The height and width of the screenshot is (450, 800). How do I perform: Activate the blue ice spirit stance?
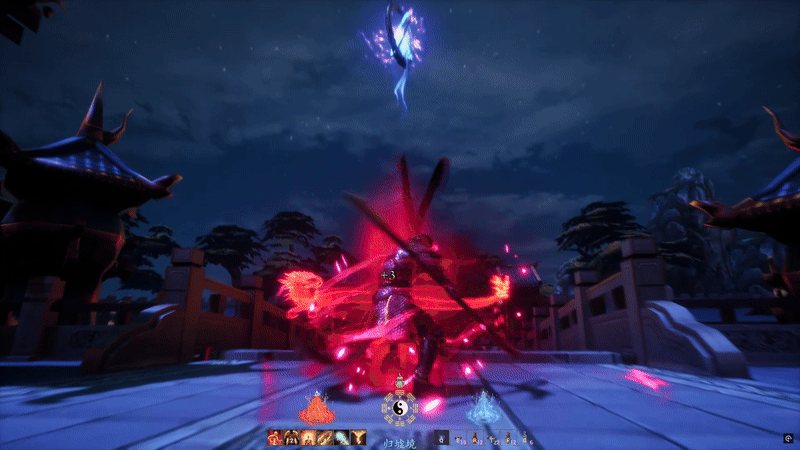coord(485,407)
